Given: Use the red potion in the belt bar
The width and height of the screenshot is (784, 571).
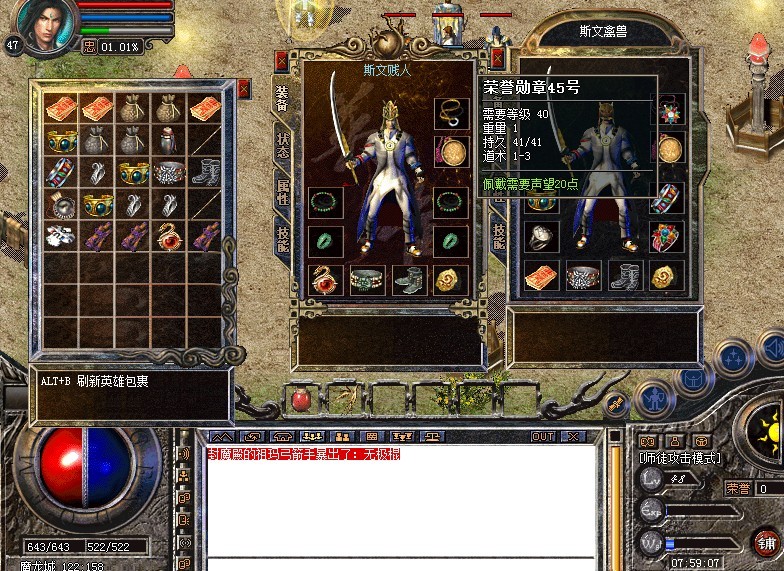Looking at the screenshot, I should tap(301, 399).
